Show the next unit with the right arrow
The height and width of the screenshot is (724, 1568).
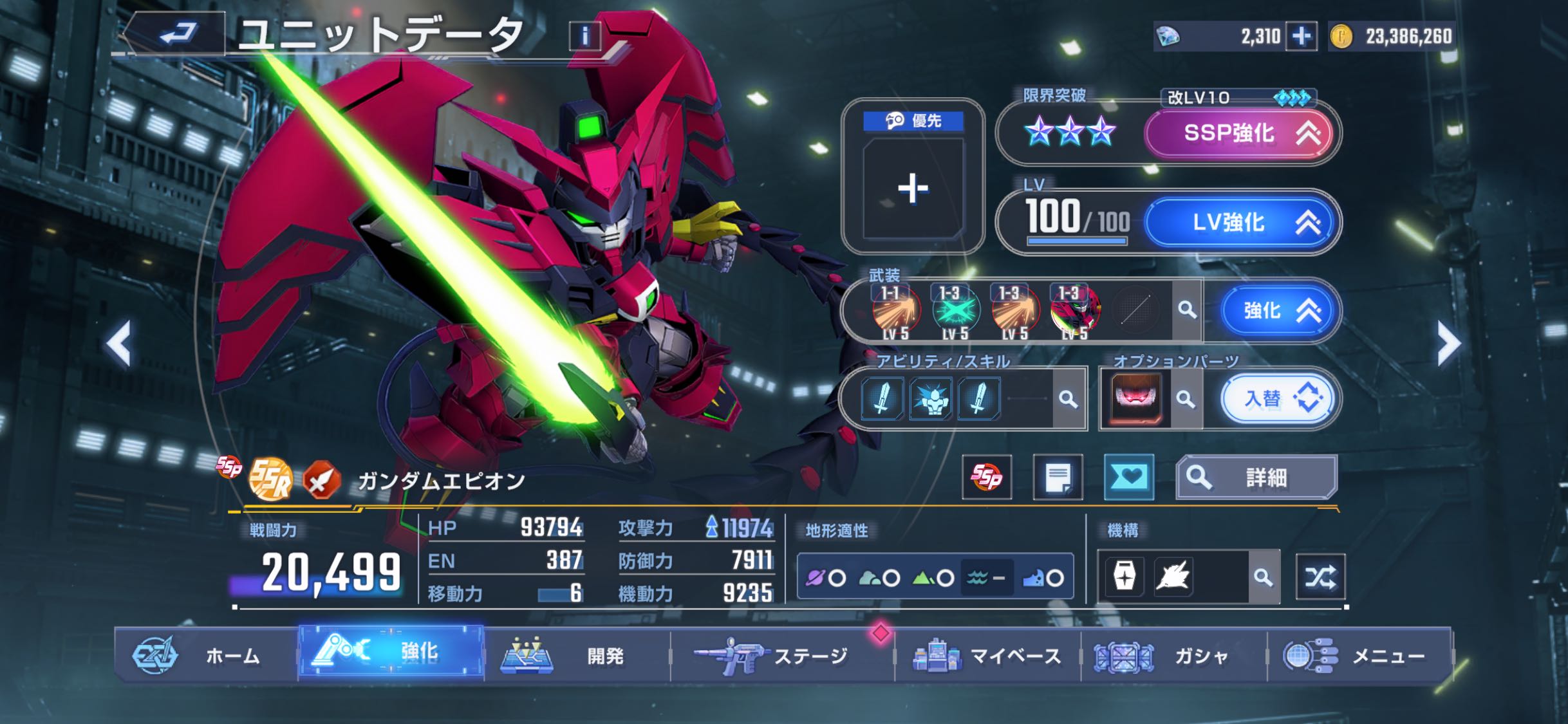pyautogui.click(x=1448, y=343)
